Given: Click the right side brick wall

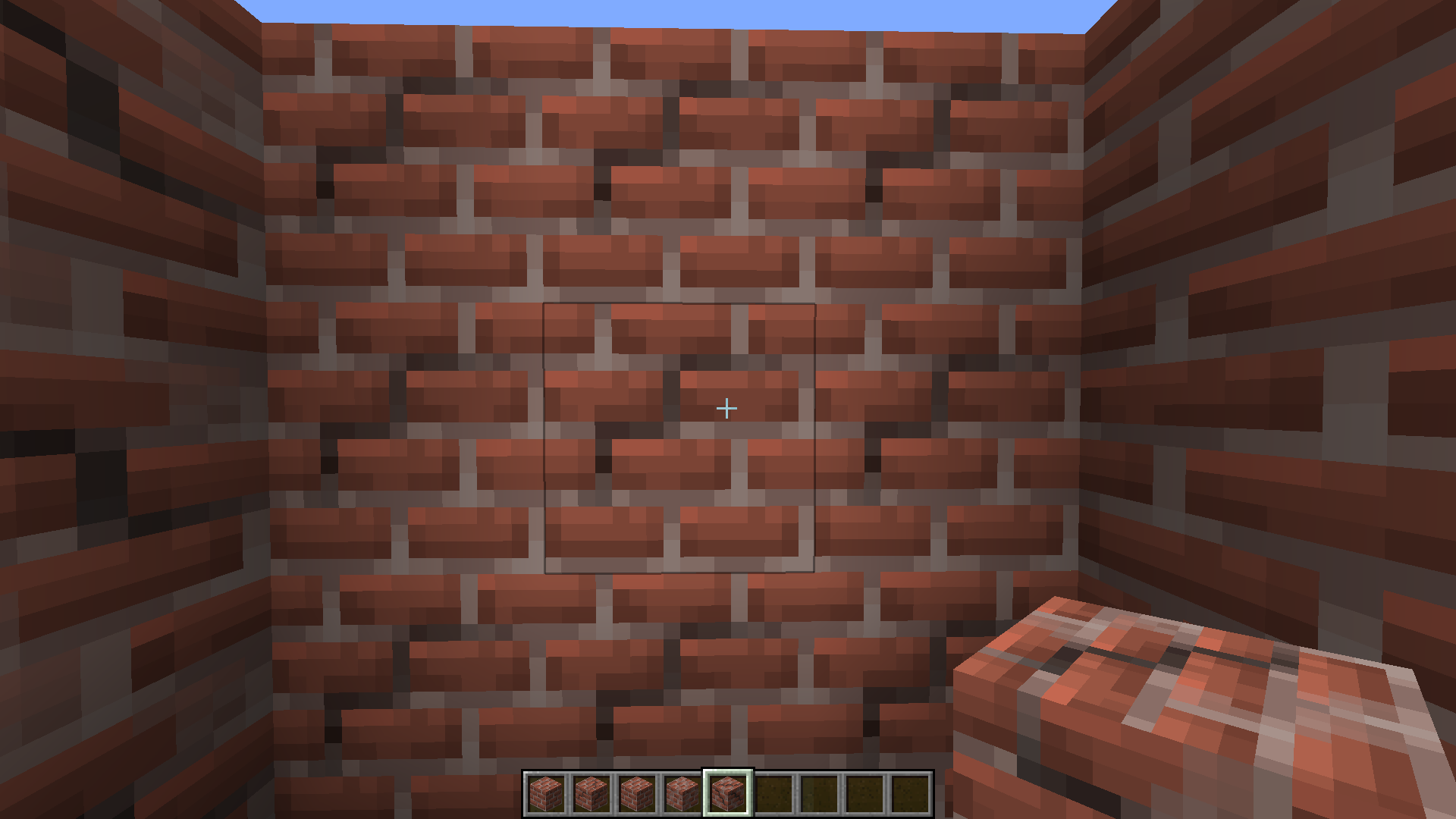Looking at the screenshot, I should (x=1289, y=303).
